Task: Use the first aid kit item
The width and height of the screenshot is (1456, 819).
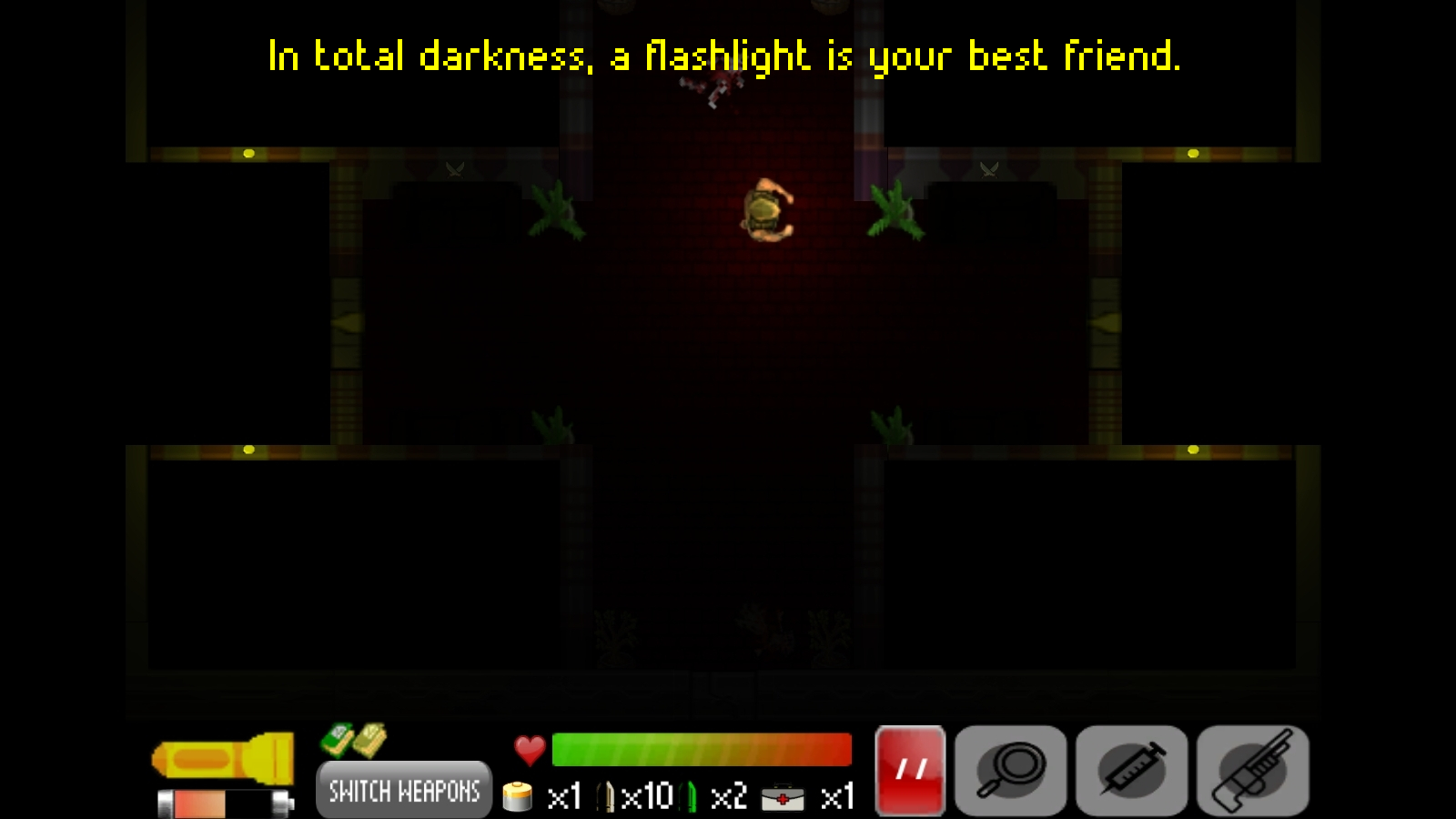Action: point(783,798)
